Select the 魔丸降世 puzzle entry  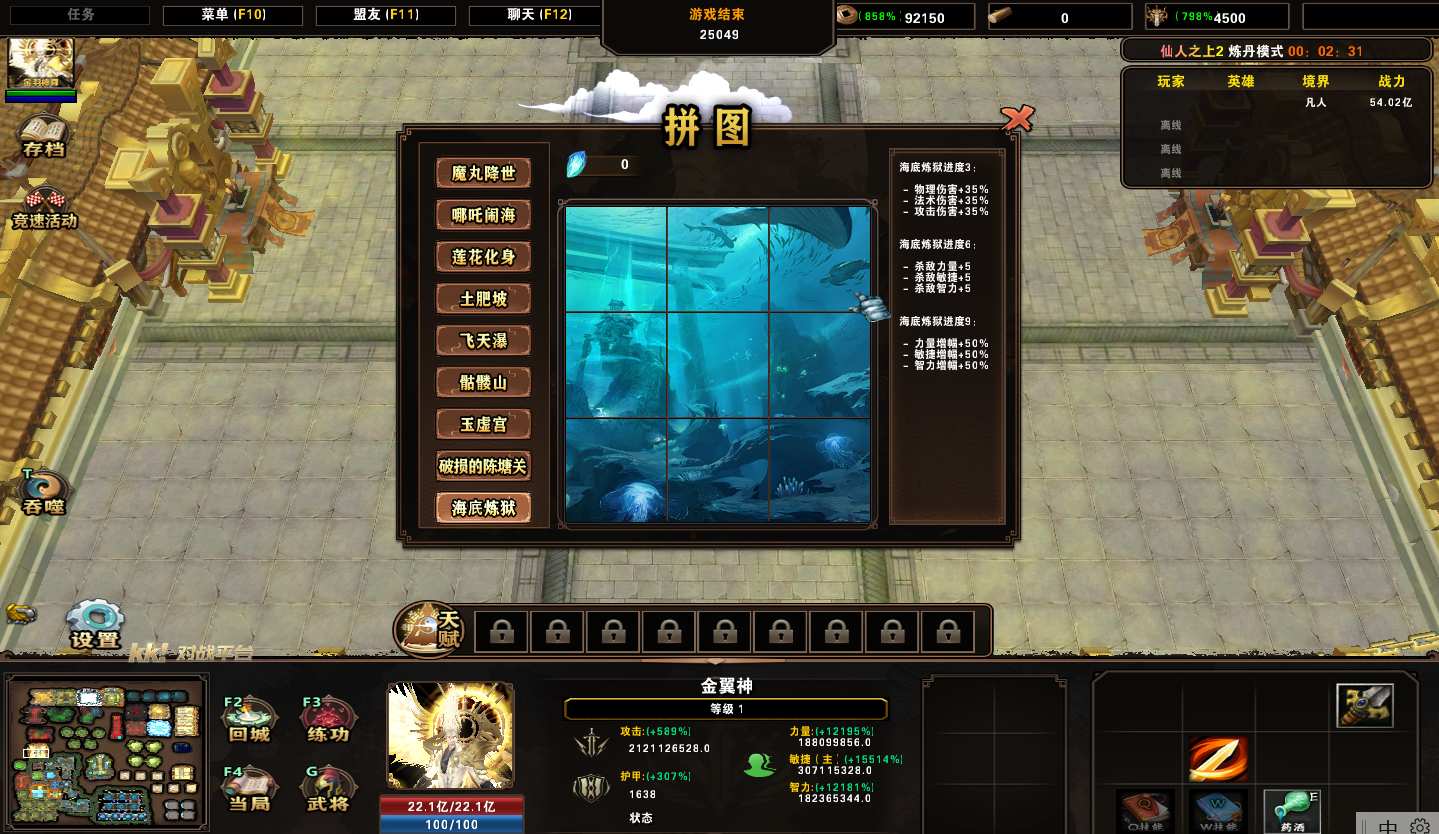tap(483, 173)
